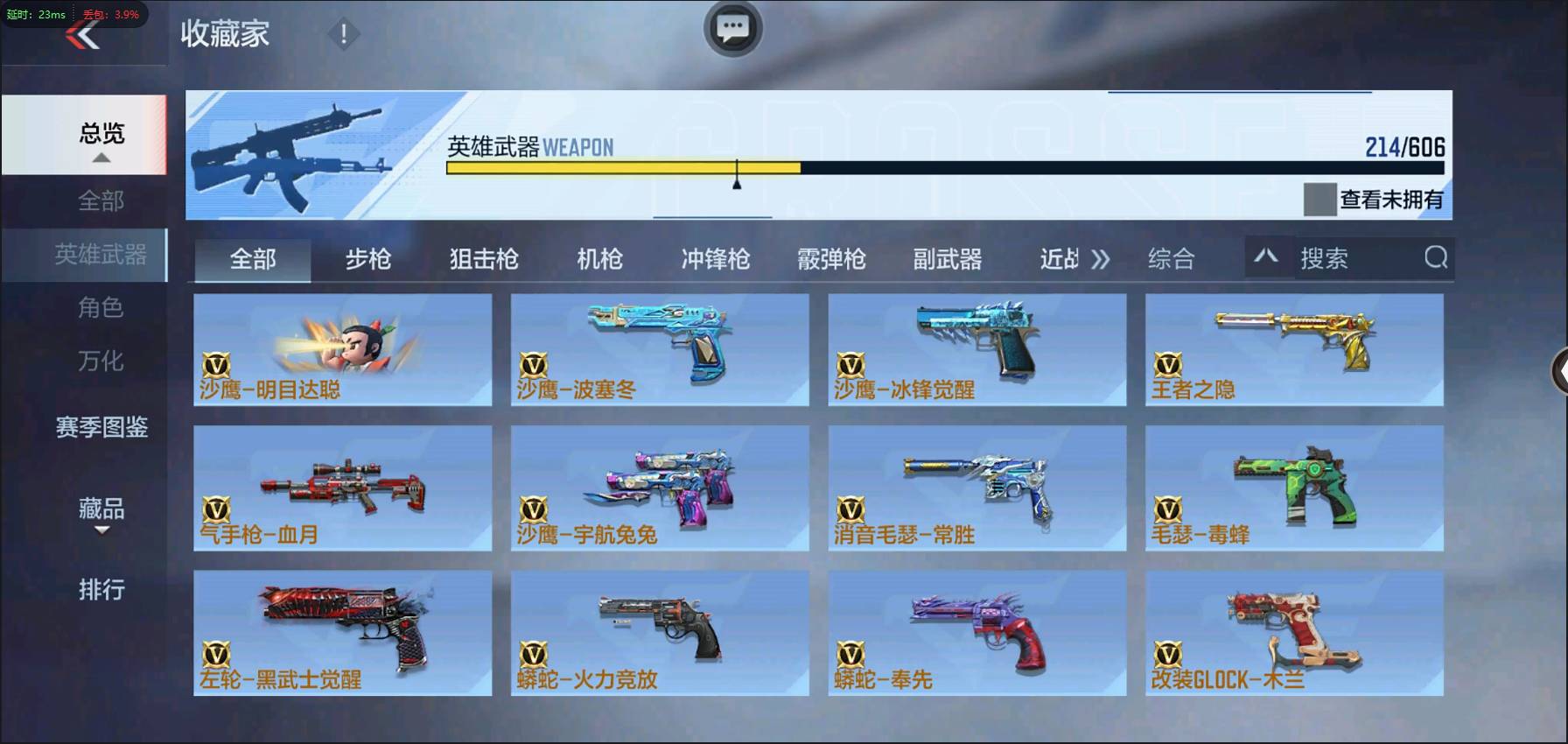Switch to the 狙击枪 tab
This screenshot has height=744, width=1568.
484,258
